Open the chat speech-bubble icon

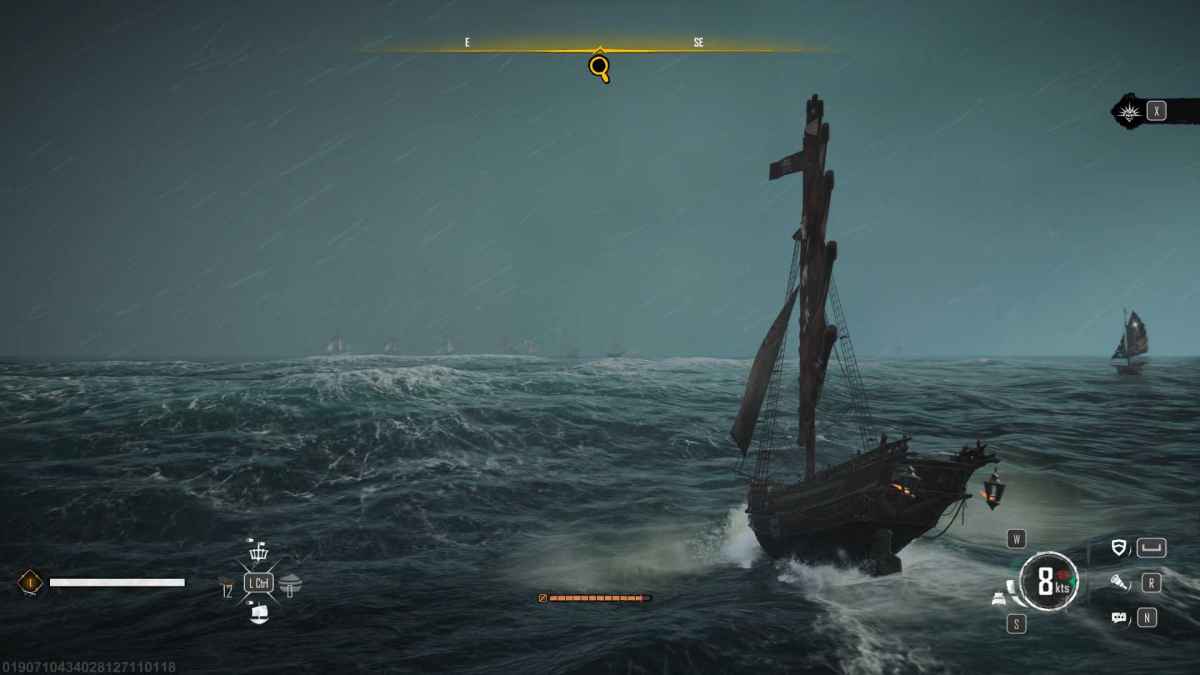(x=1120, y=618)
